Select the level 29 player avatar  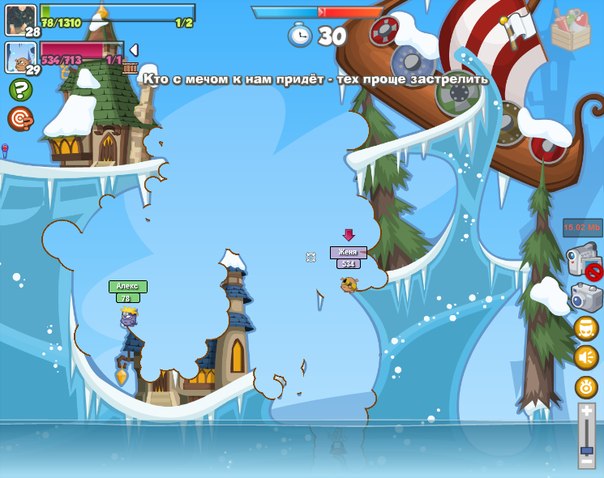20,58
